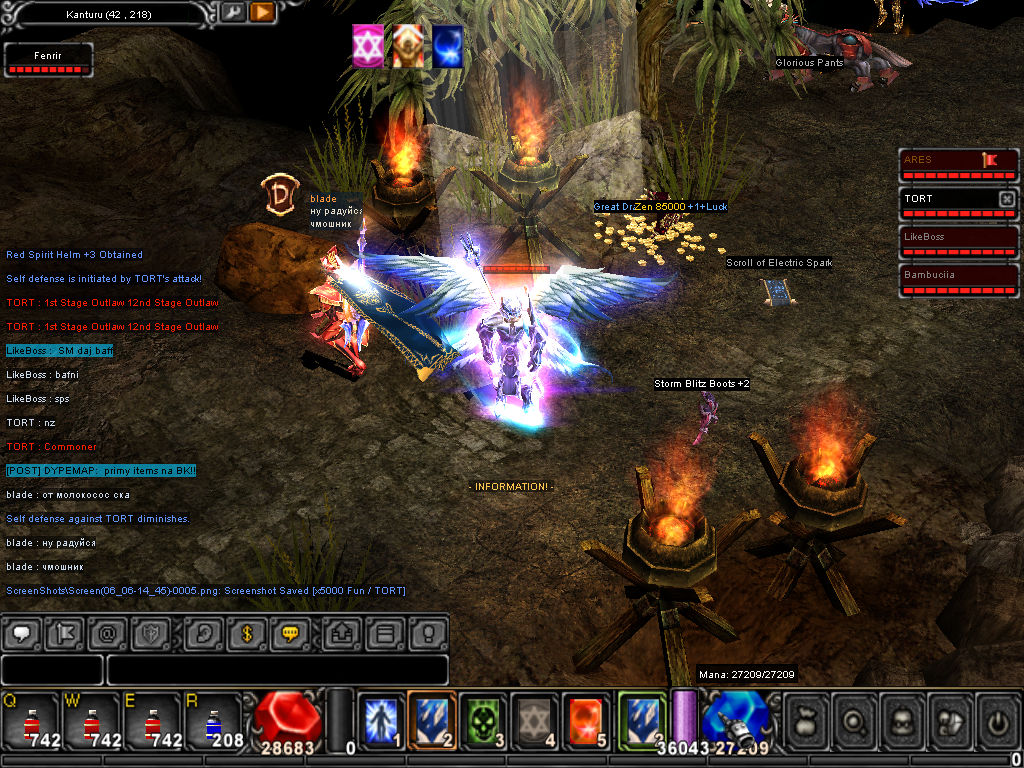Toggle the dollar sign chat button

pos(246,633)
